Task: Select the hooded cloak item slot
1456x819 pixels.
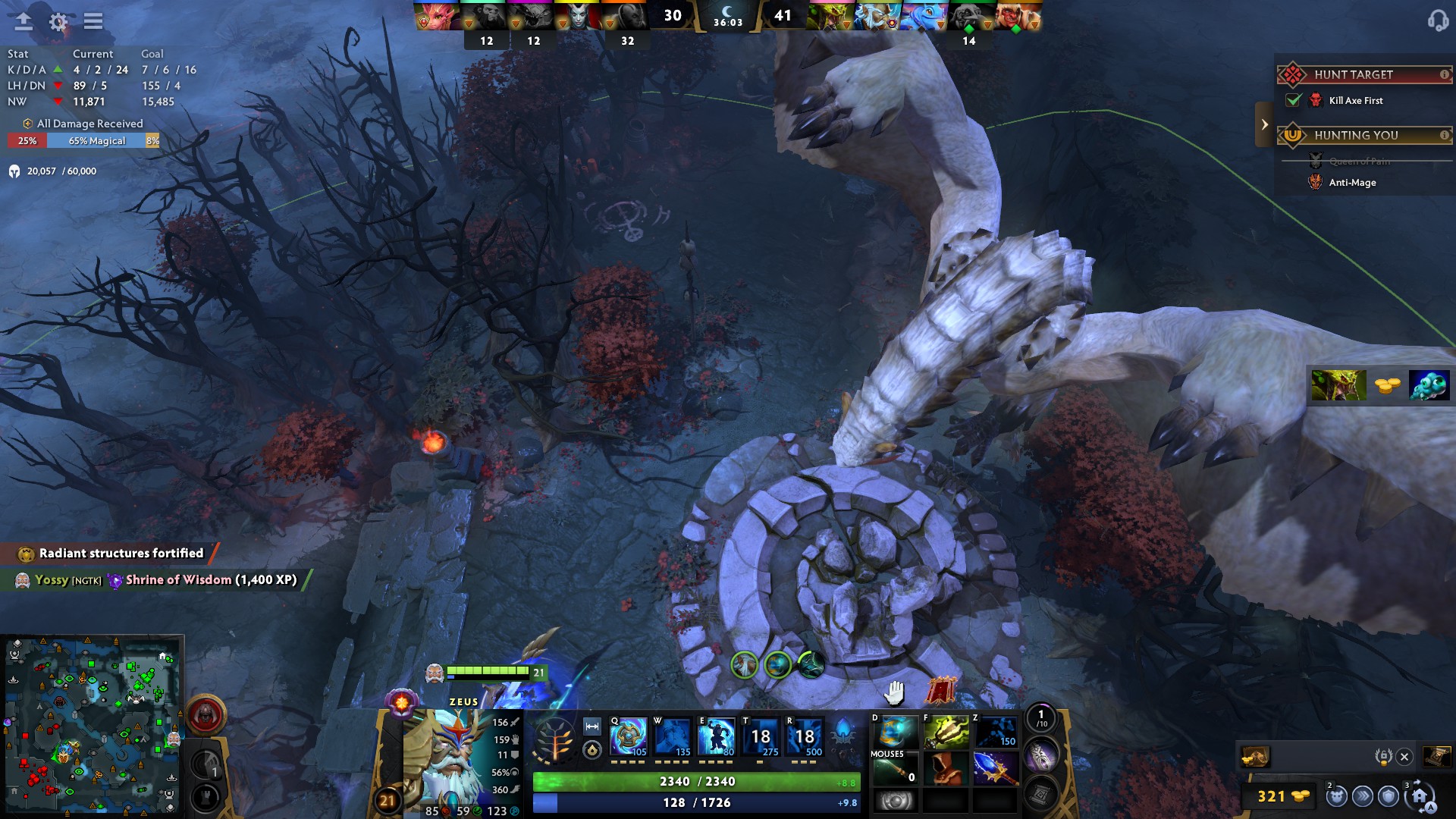Action: tap(946, 769)
